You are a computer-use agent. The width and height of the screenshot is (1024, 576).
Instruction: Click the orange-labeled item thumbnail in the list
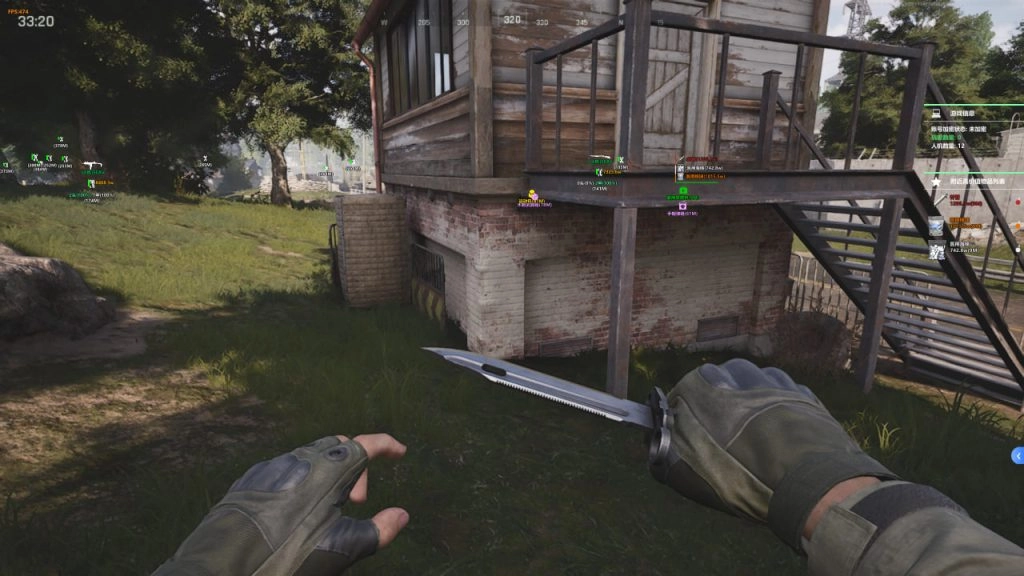coord(936,227)
